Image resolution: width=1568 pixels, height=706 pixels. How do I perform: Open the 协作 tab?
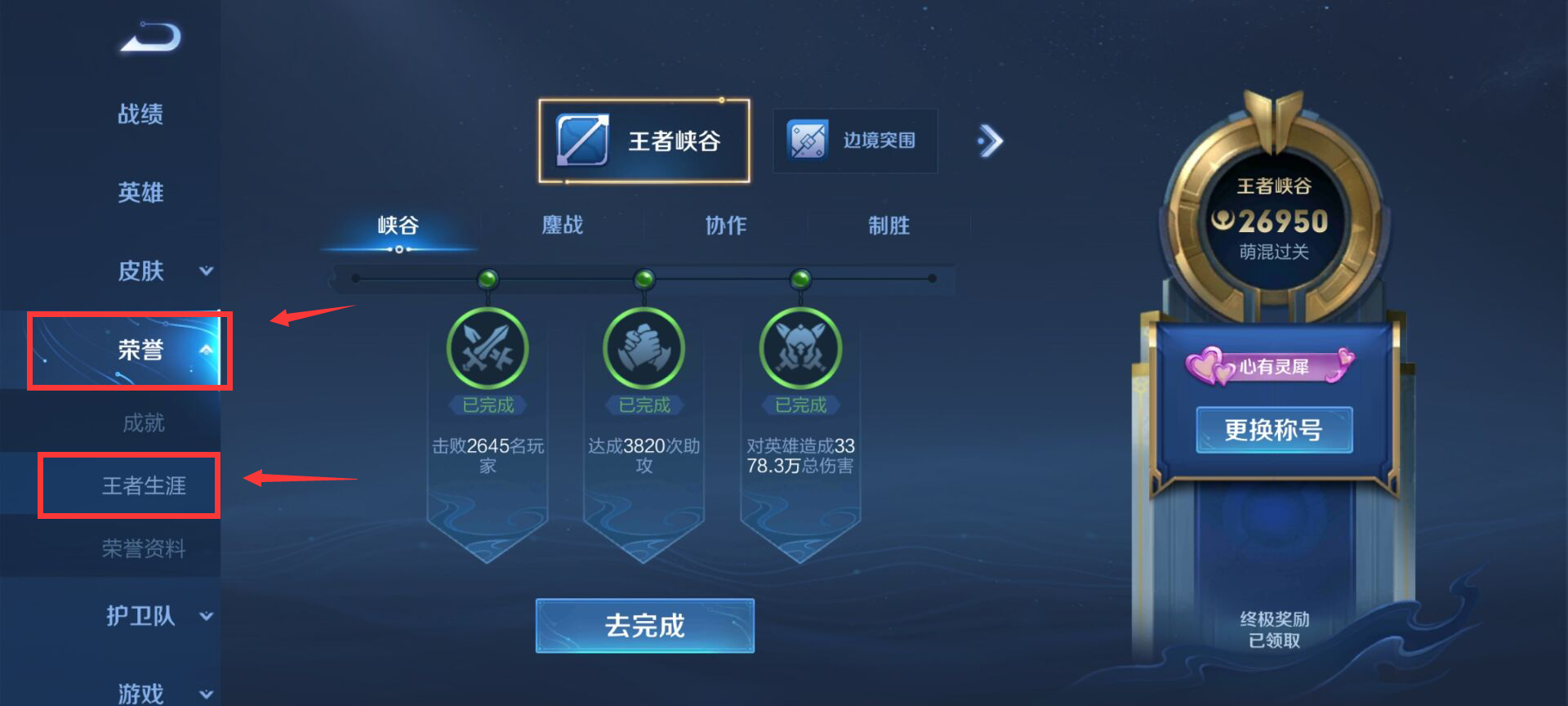point(725,226)
